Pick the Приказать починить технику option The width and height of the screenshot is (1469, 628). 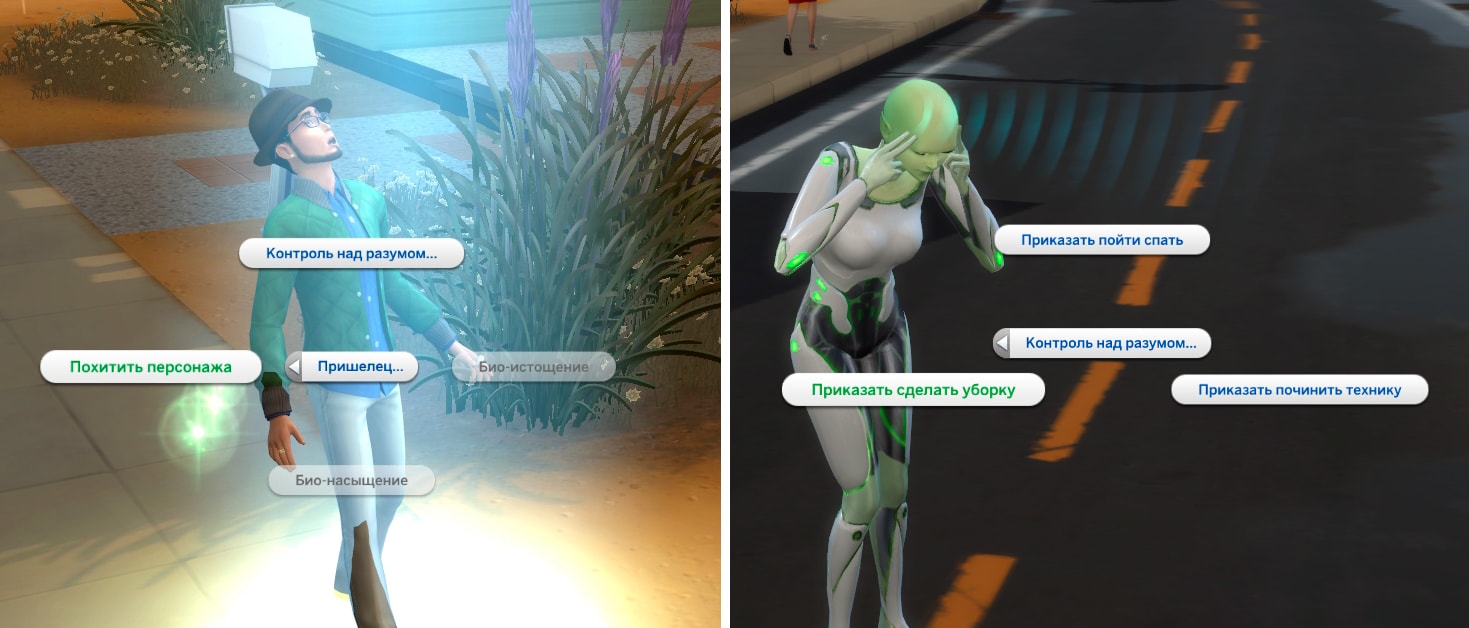(x=1299, y=390)
